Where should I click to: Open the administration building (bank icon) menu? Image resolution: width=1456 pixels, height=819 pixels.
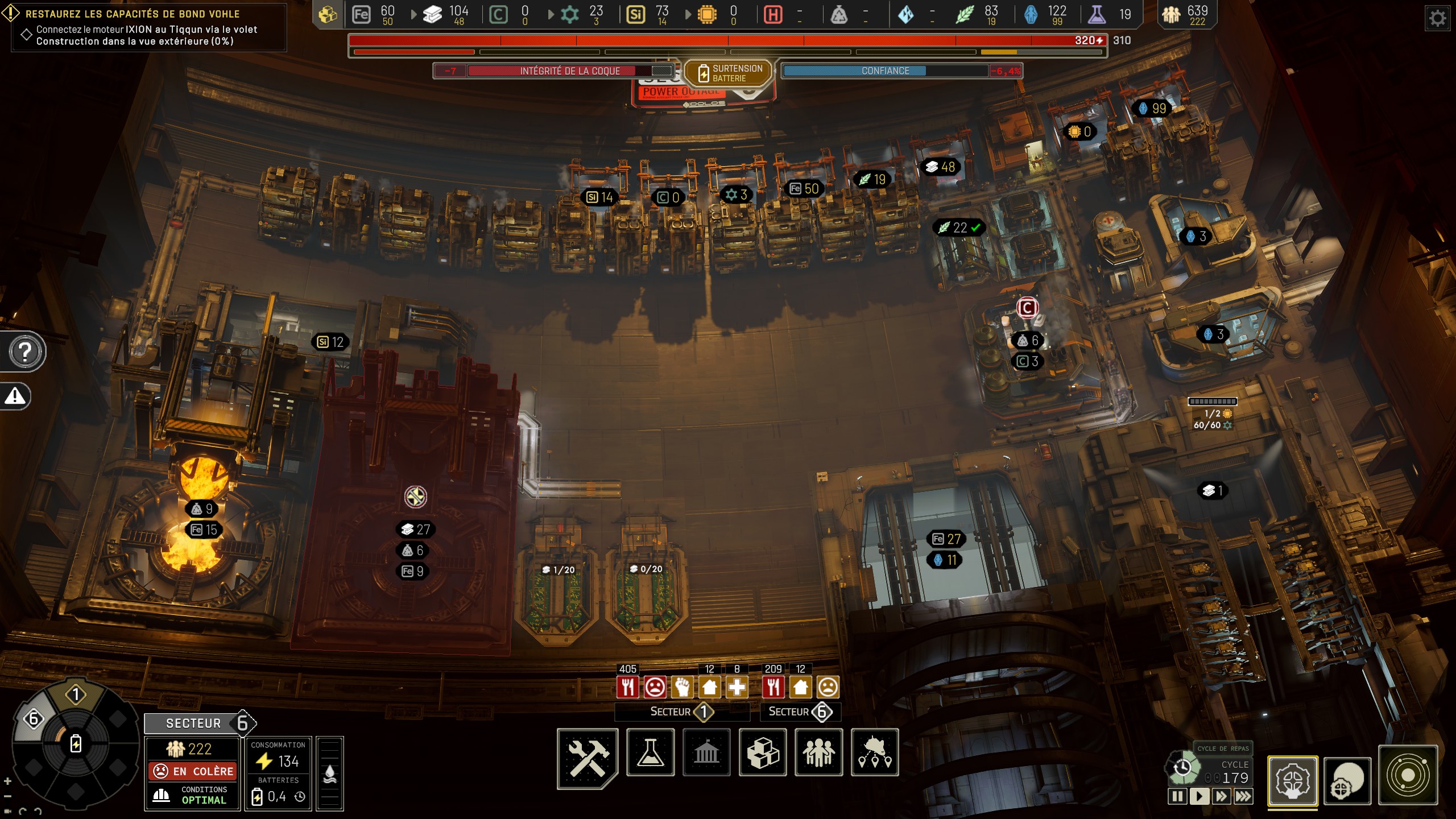click(x=707, y=753)
